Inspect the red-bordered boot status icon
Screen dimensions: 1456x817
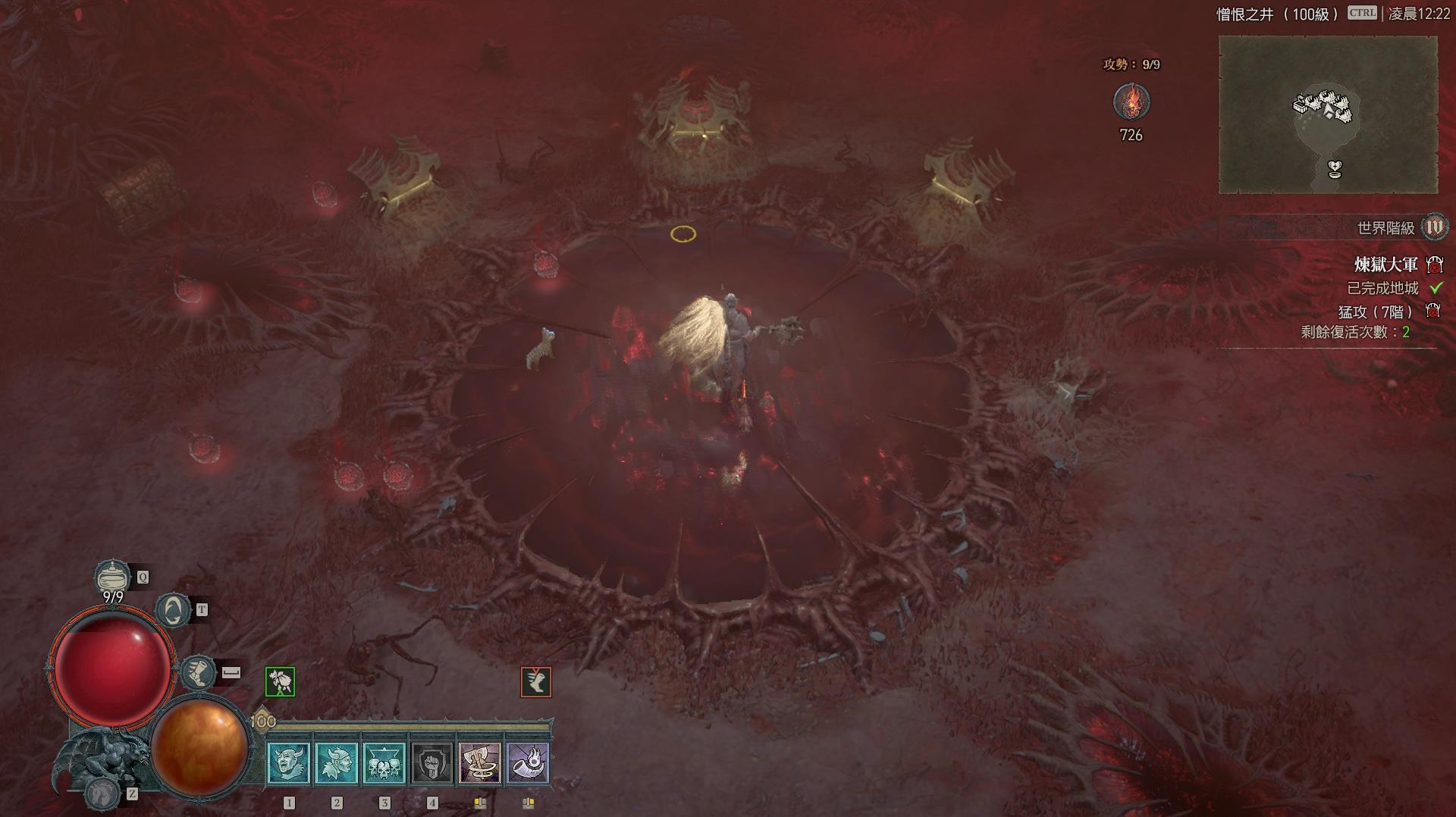point(535,682)
